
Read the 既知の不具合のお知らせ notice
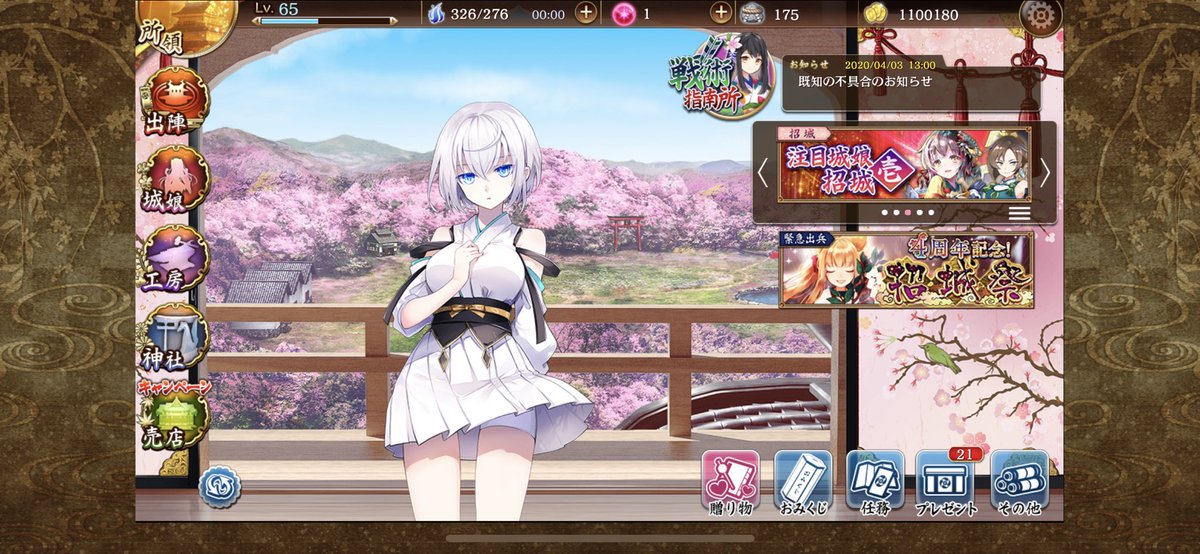910,82
